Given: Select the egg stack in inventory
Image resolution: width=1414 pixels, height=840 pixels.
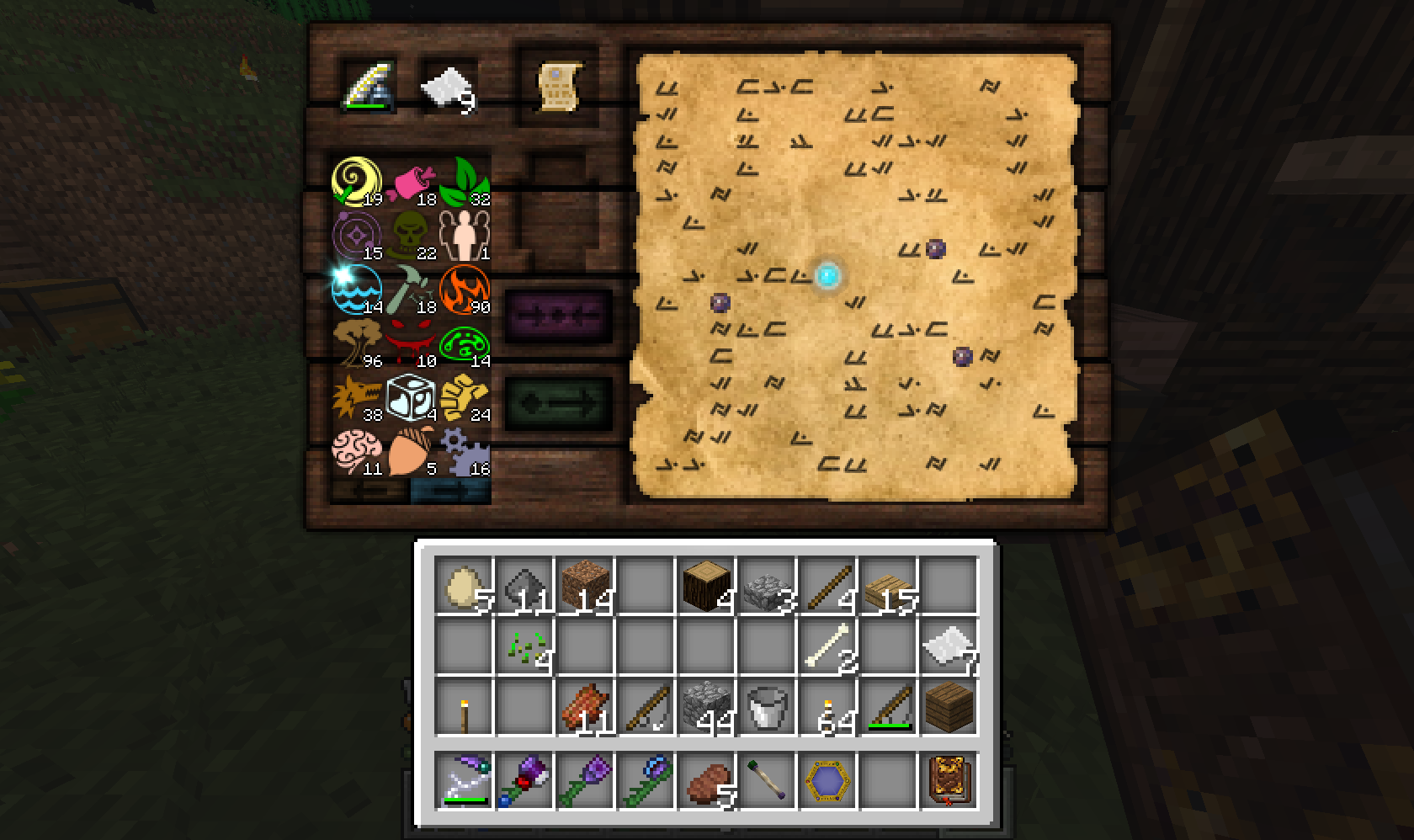Looking at the screenshot, I should [464, 585].
